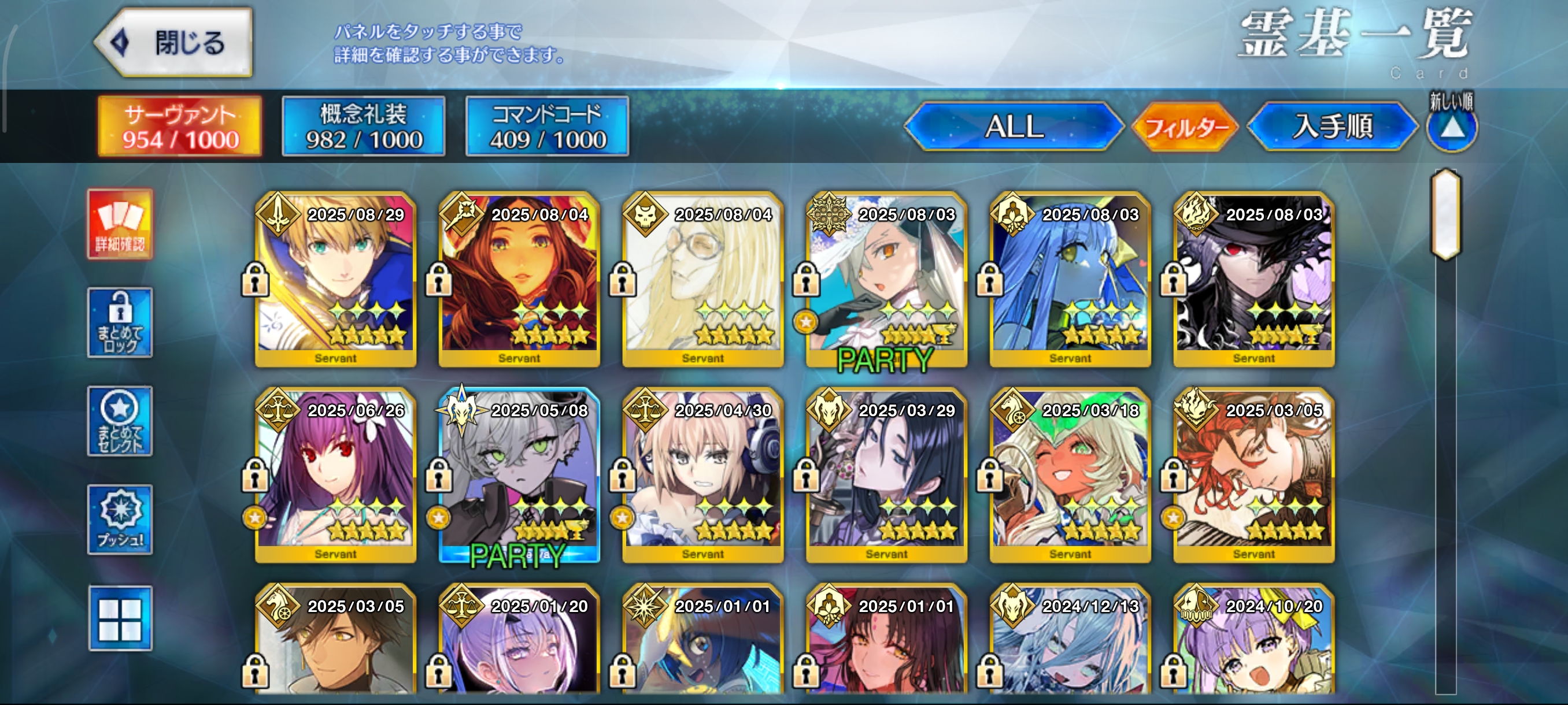
Task: Choose まとめてセレクト bulk select
Action: (120, 421)
